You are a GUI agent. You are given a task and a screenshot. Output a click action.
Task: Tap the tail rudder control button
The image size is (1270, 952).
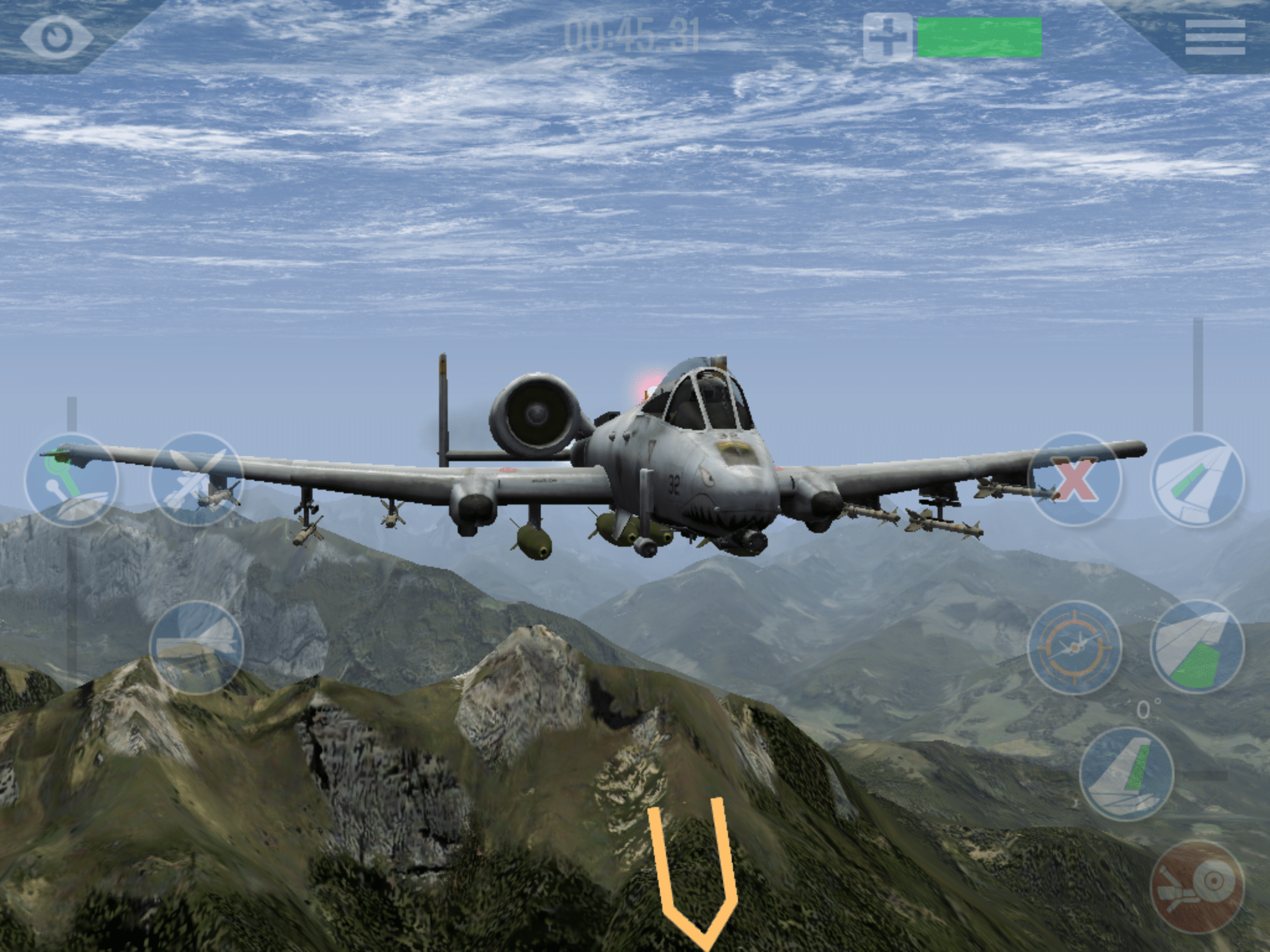pyautogui.click(x=1126, y=774)
